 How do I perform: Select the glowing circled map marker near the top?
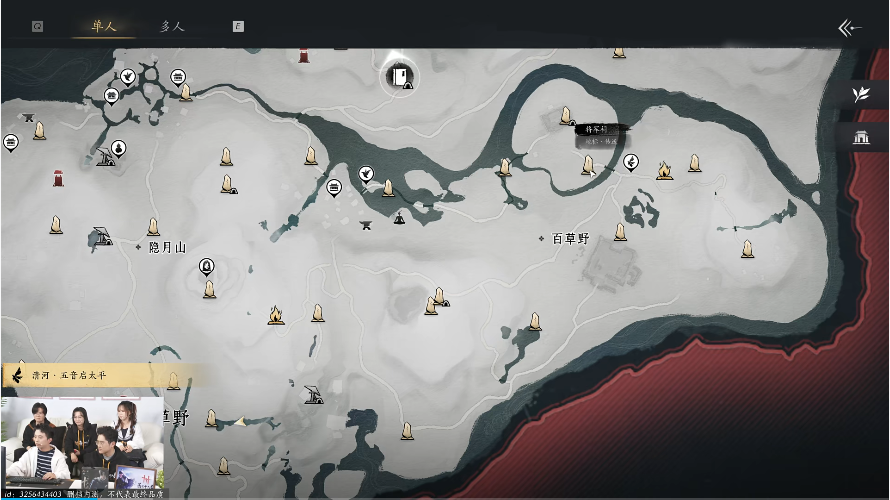pos(400,76)
